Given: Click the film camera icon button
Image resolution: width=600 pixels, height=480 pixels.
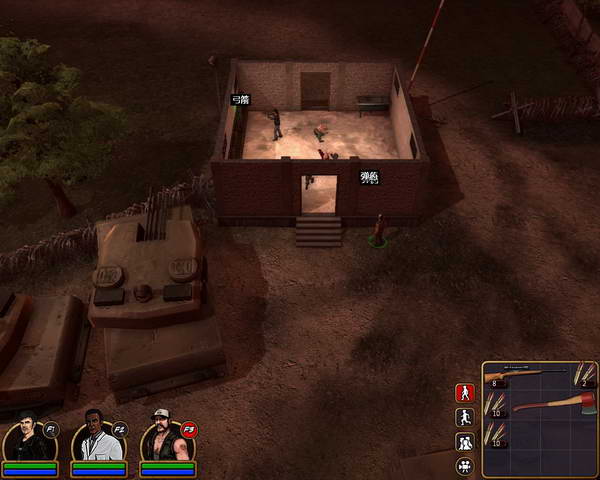Looking at the screenshot, I should [x=464, y=466].
